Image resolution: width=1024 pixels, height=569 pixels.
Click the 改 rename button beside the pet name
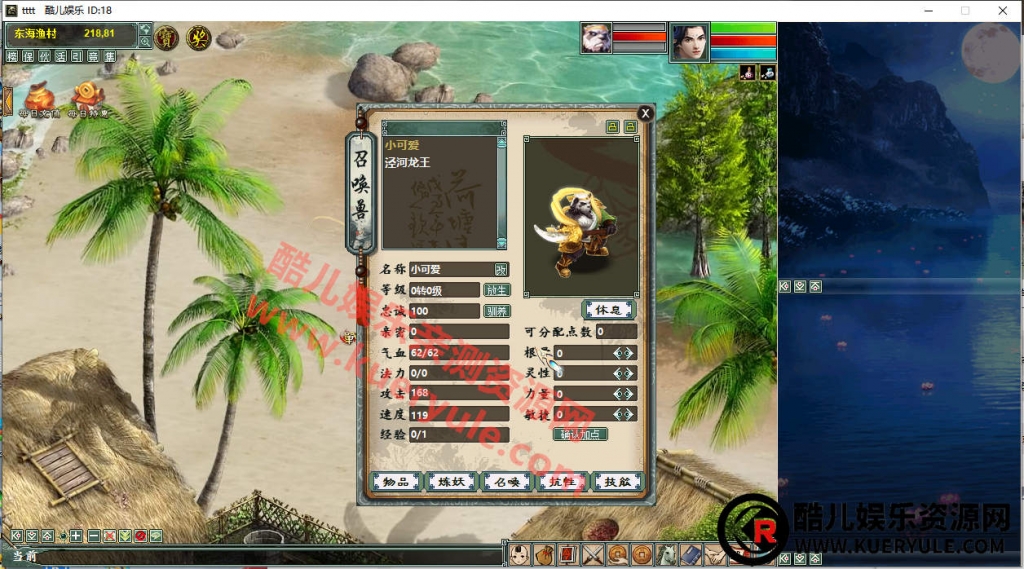pos(501,269)
